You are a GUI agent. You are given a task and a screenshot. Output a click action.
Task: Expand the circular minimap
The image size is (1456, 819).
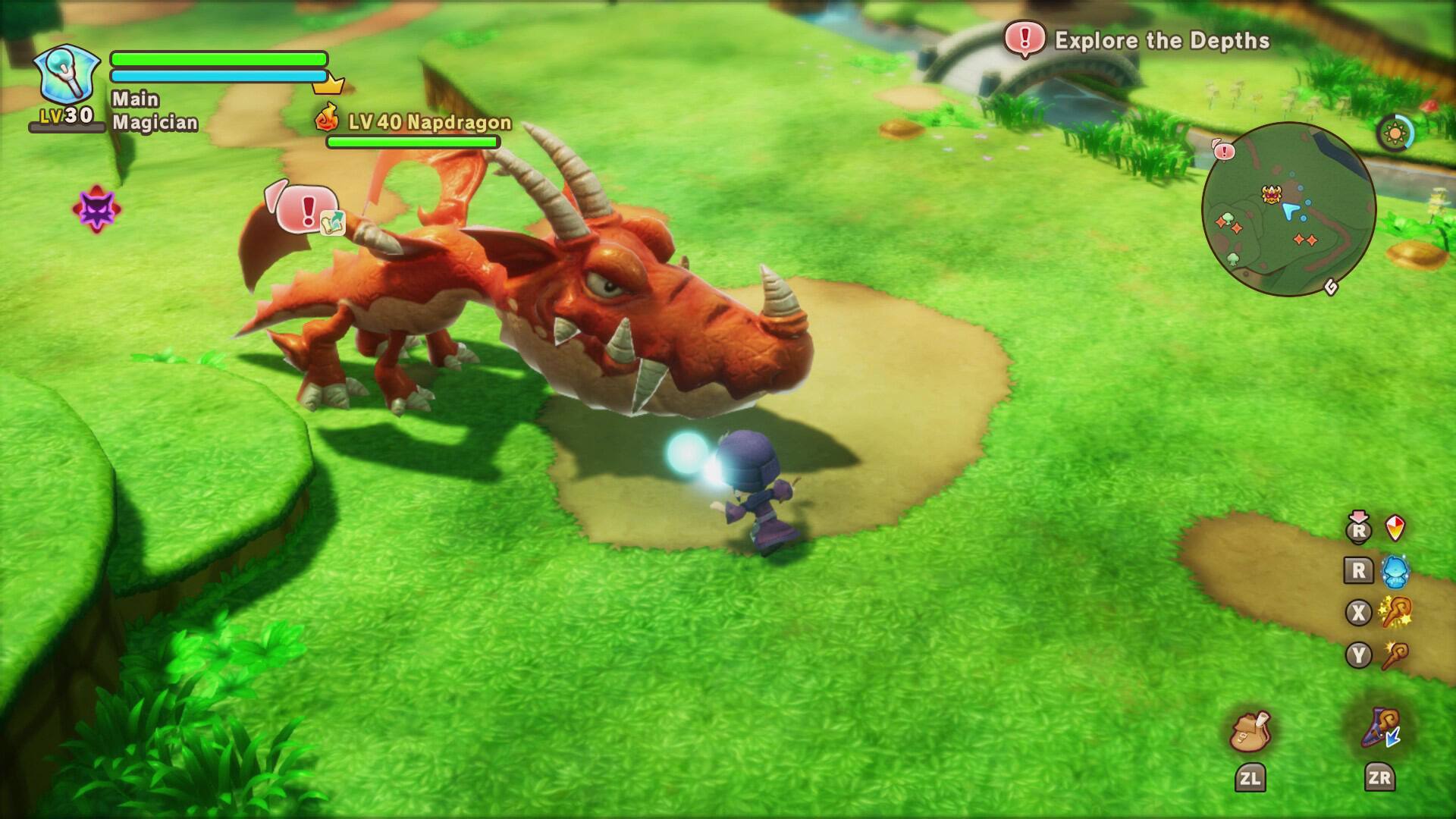pos(1288,209)
